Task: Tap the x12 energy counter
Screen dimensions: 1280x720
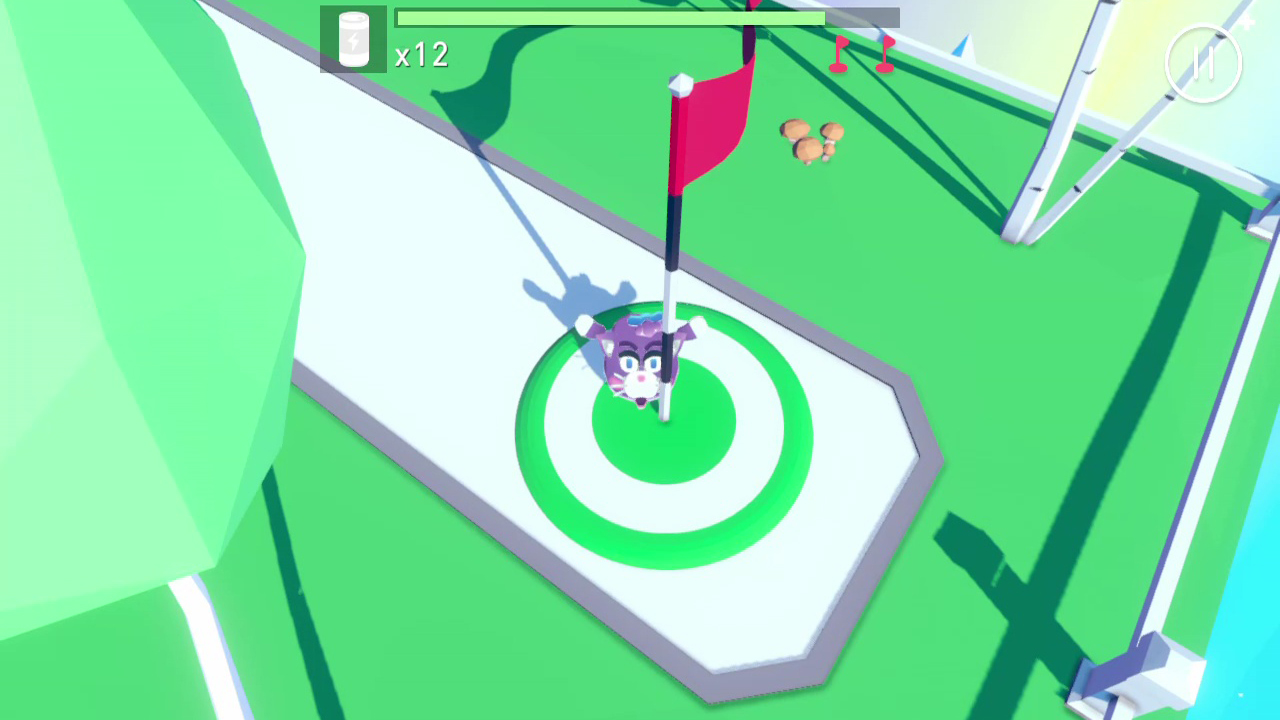Action: [421, 56]
